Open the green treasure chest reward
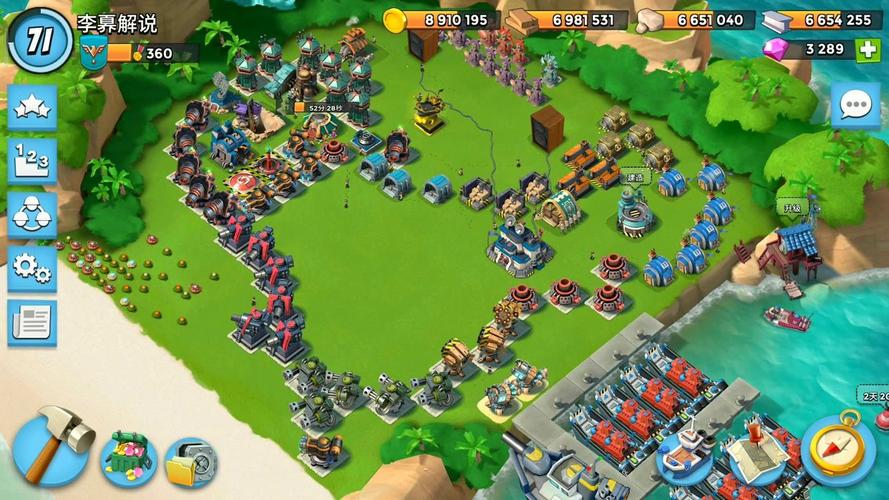889x500 pixels. click(x=127, y=458)
